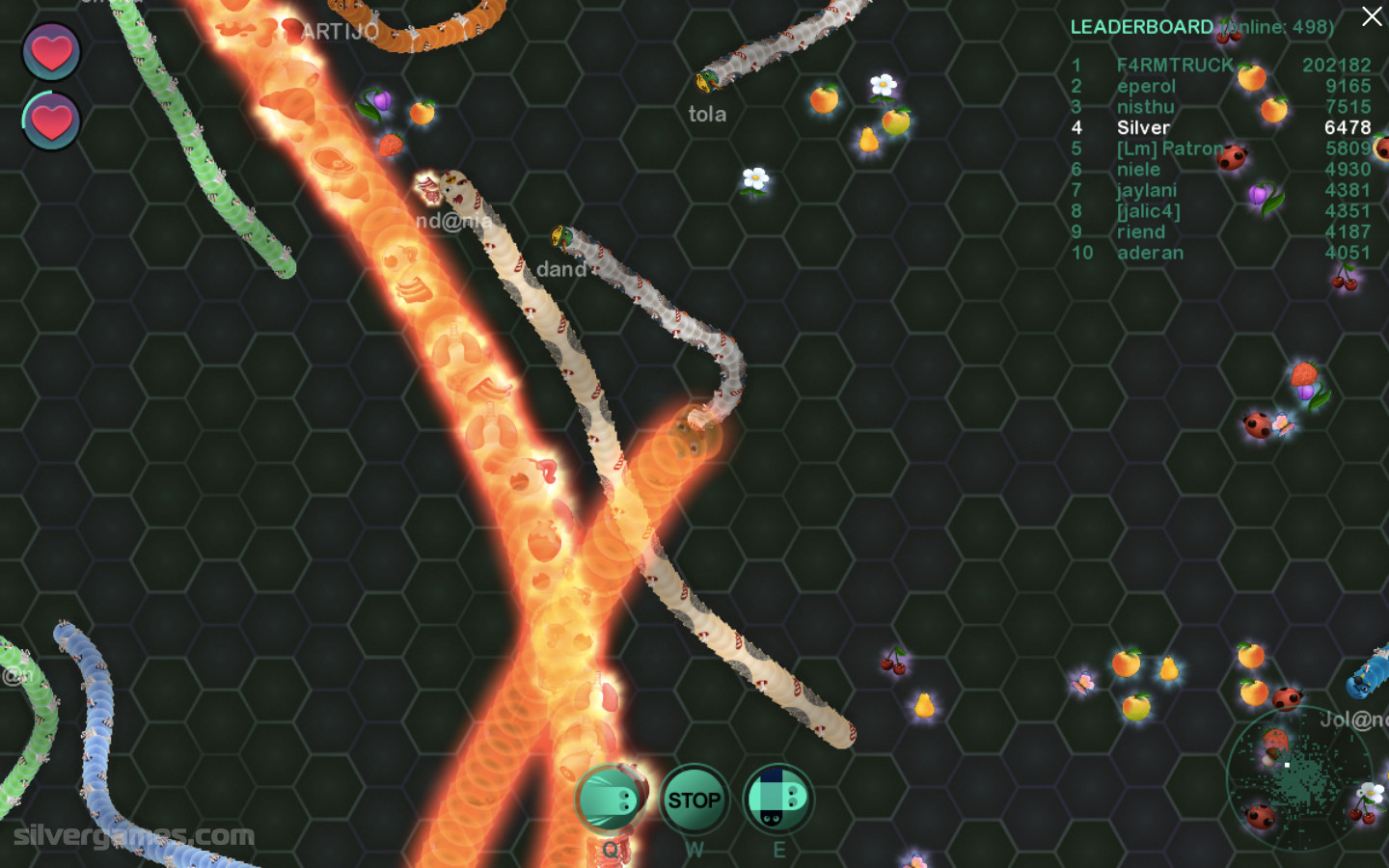Select the Silver row on the leaderboard
This screenshot has height=868, width=1389.
click(1143, 127)
